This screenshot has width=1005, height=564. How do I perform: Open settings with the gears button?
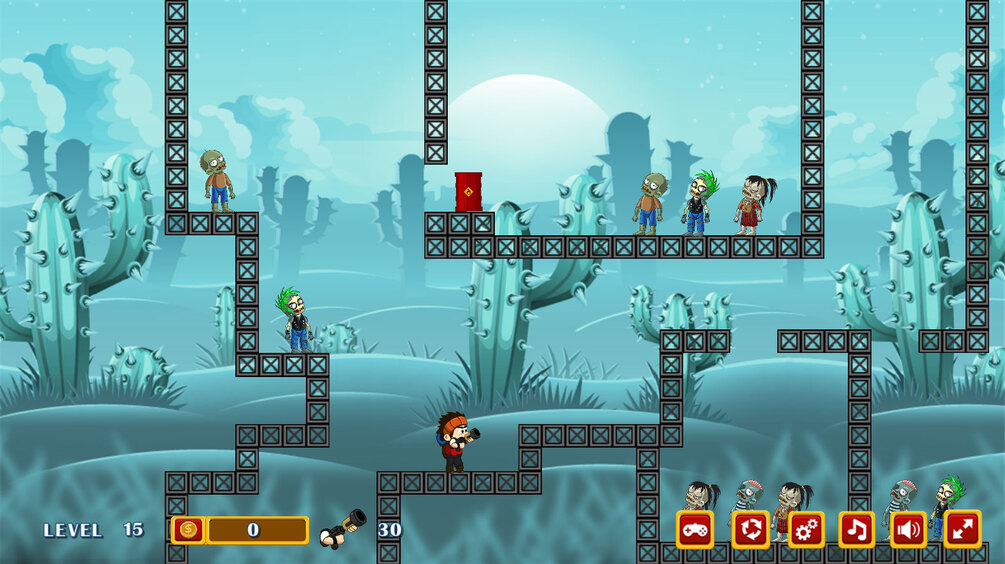[806, 529]
